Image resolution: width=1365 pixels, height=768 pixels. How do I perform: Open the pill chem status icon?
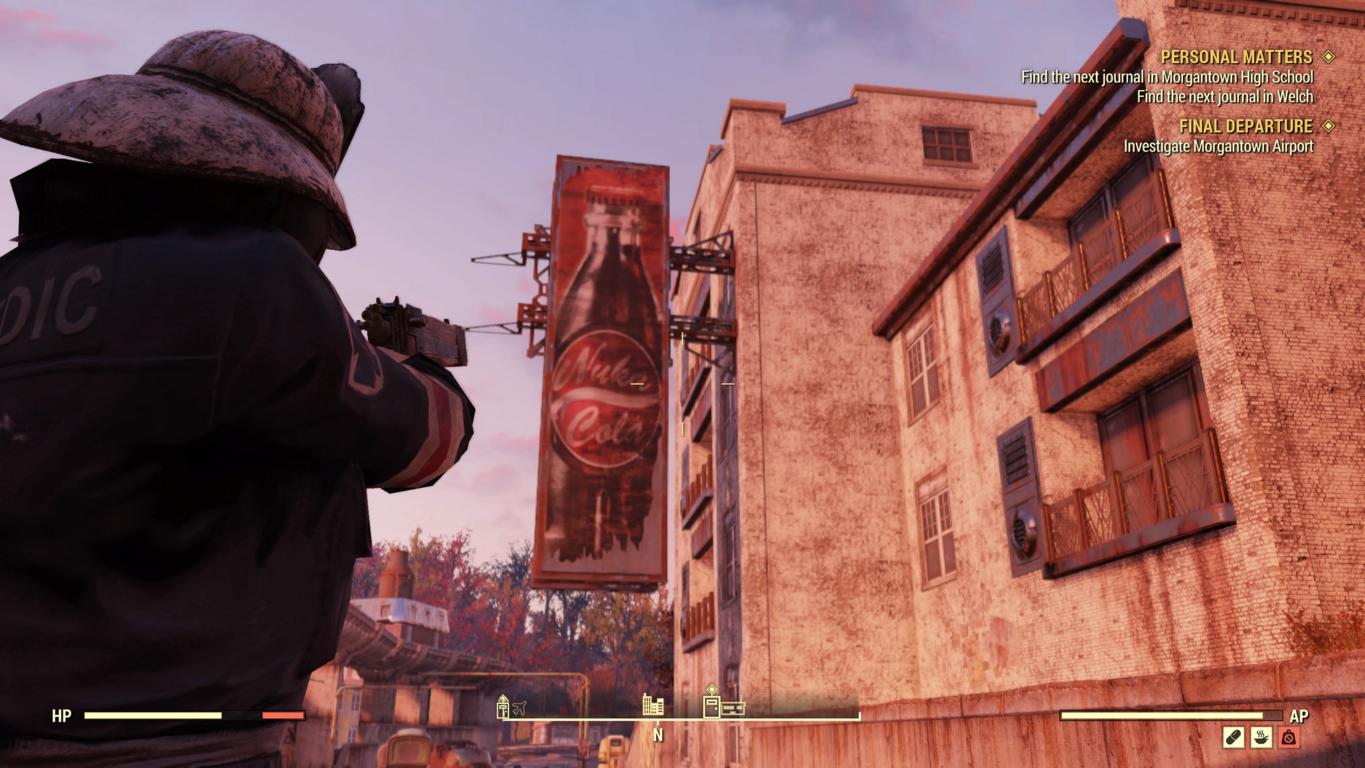(x=1233, y=738)
